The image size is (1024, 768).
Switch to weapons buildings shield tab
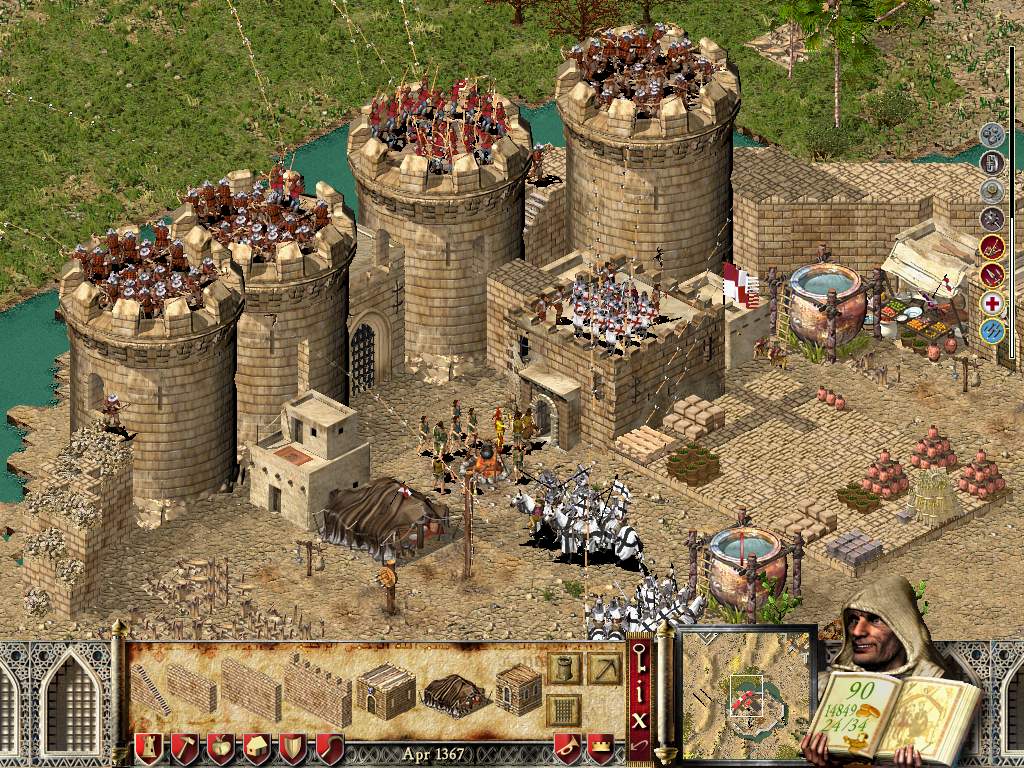[x=293, y=749]
